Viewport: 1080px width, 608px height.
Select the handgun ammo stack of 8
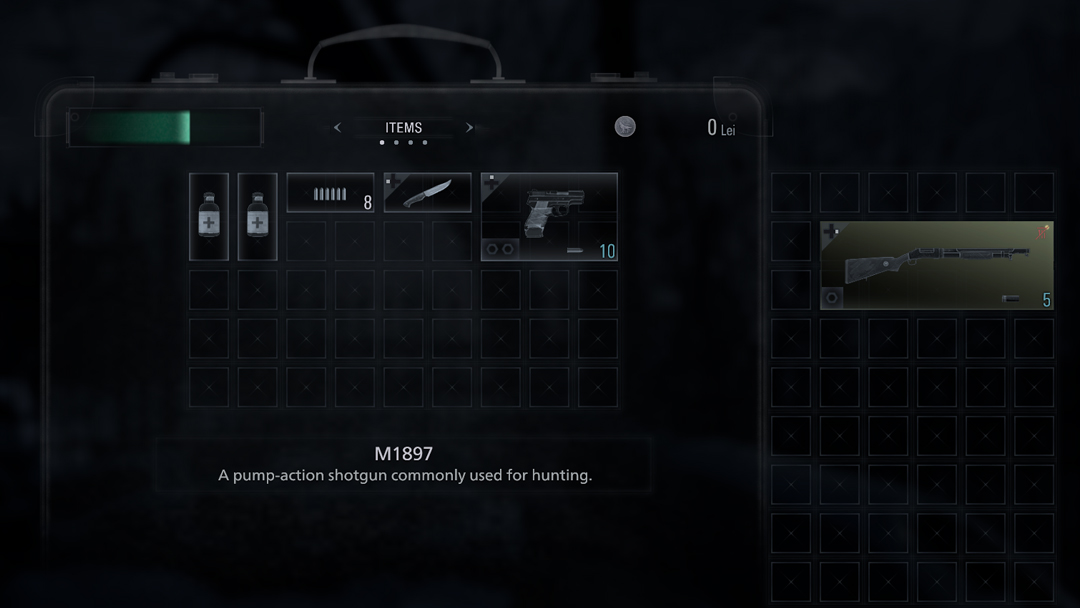pos(330,193)
